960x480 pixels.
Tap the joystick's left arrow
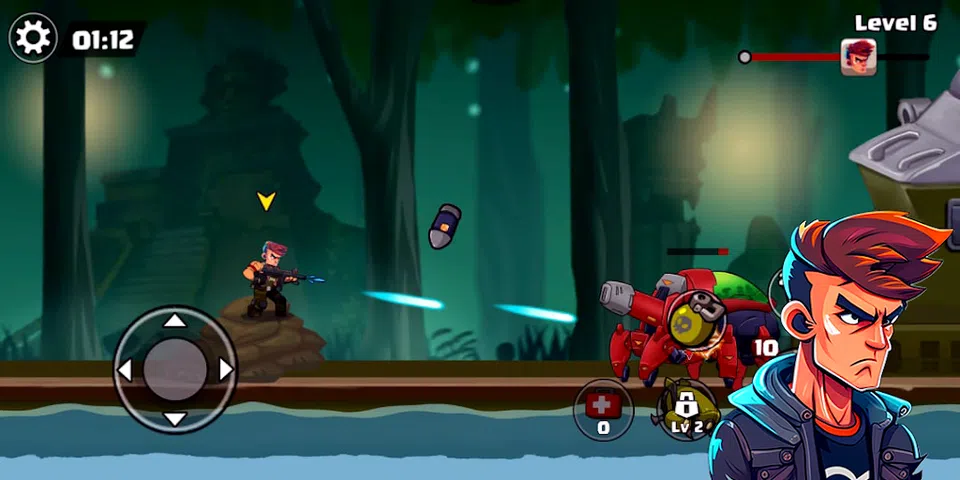(x=125, y=371)
